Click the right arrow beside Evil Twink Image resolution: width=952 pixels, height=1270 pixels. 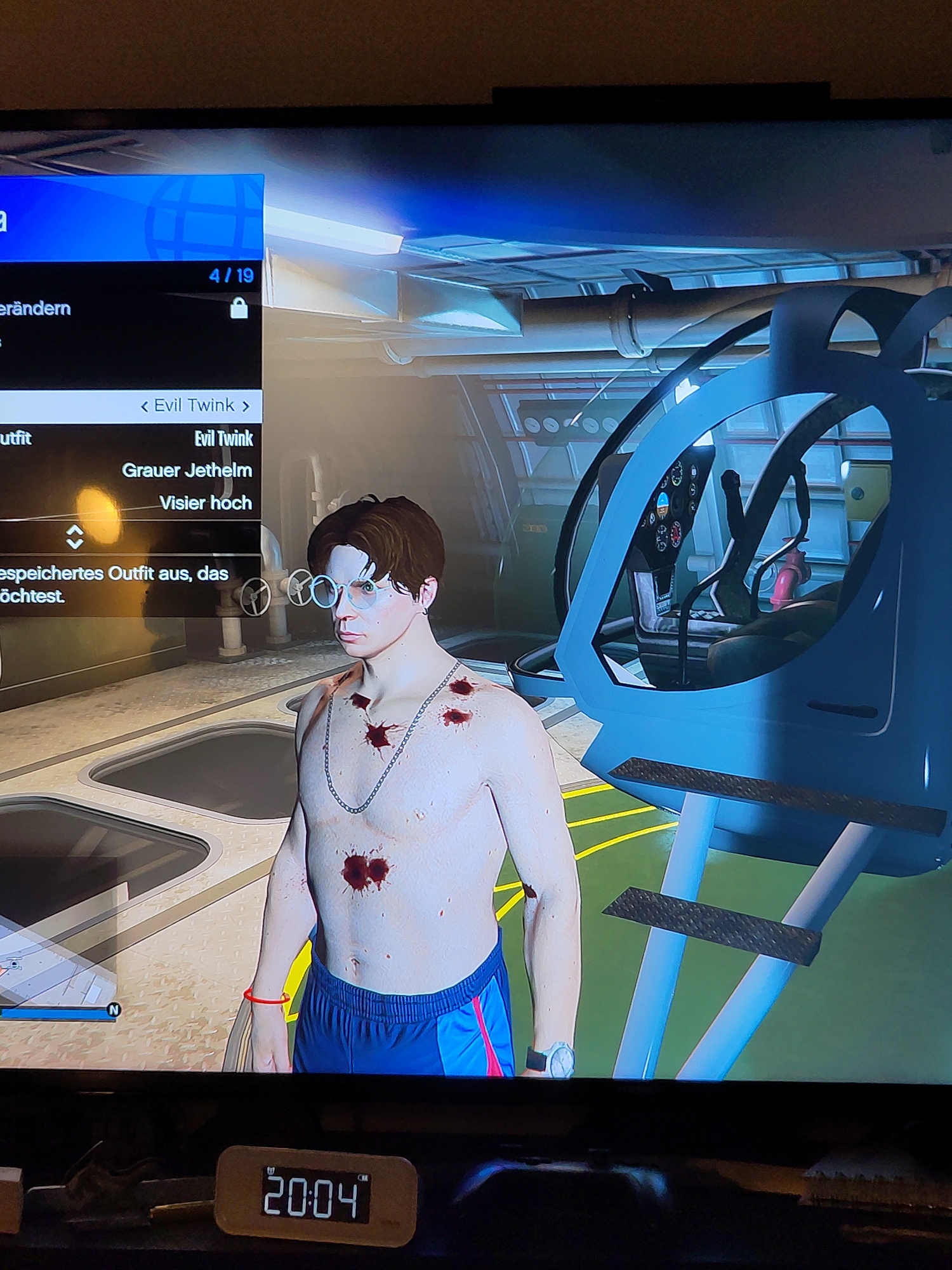(x=246, y=406)
